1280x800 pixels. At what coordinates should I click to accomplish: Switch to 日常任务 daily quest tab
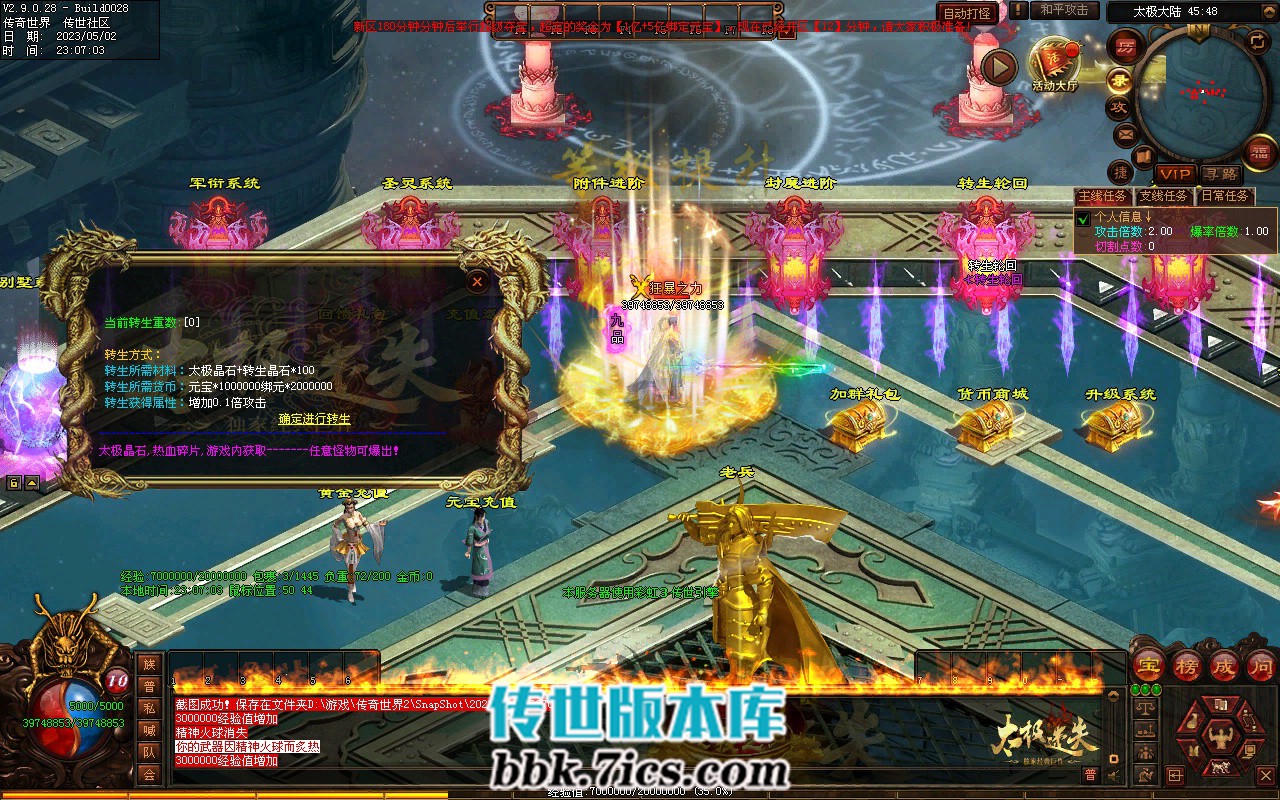tap(1225, 196)
